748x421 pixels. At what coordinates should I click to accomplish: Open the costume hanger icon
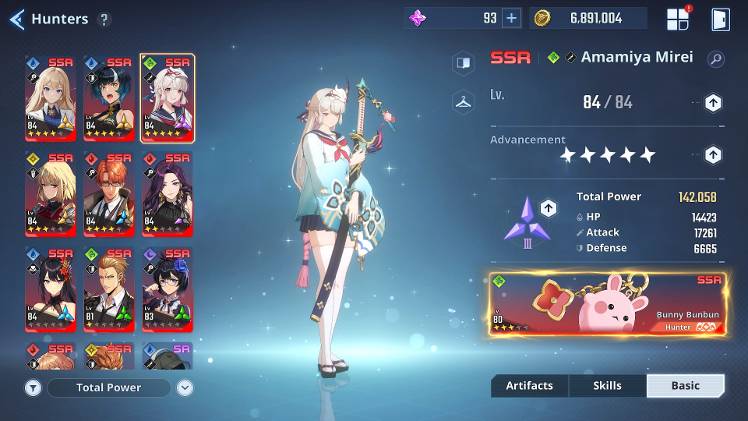click(462, 101)
